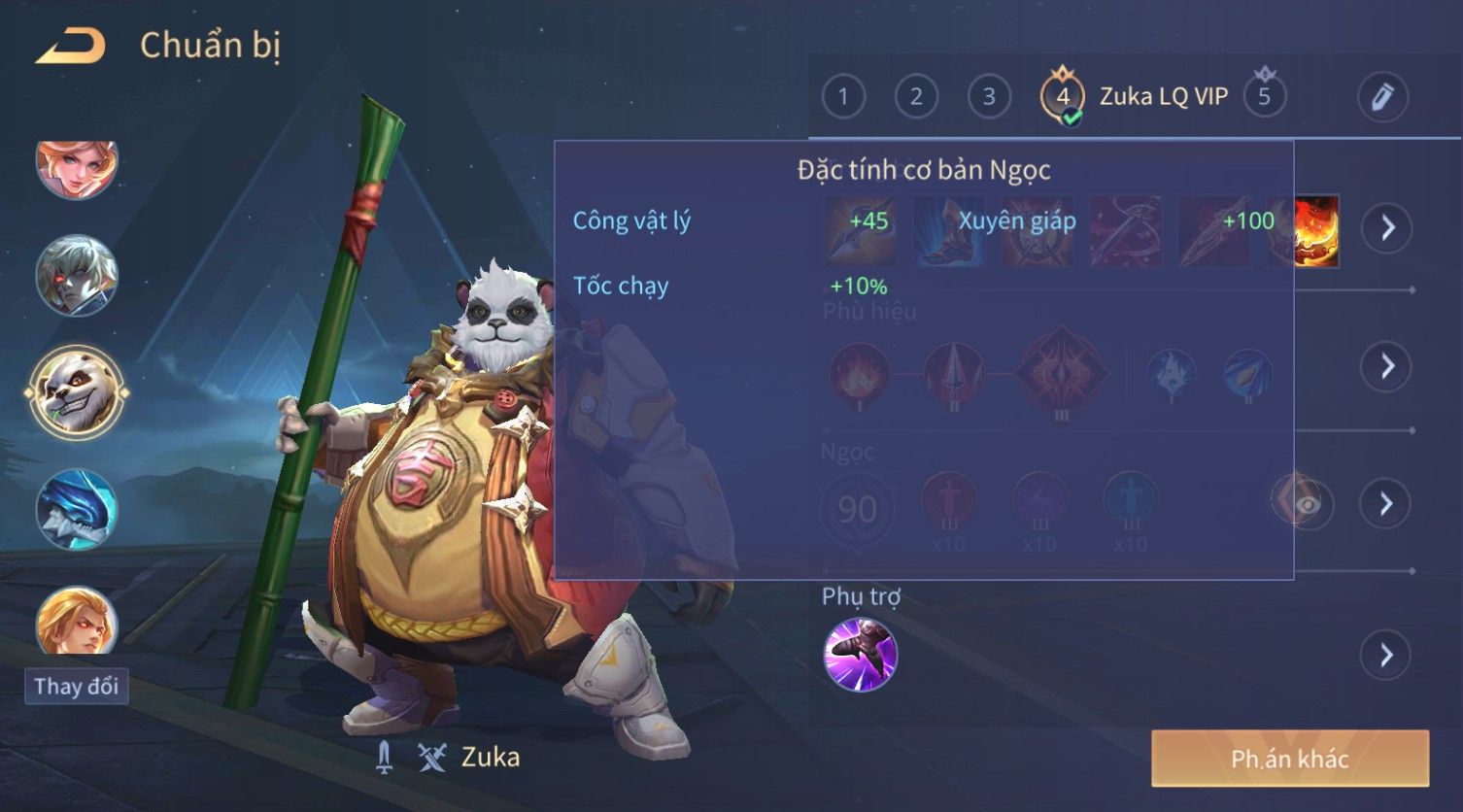The image size is (1463, 812).
Task: Click the Phương án khác button
Action: 1289,759
